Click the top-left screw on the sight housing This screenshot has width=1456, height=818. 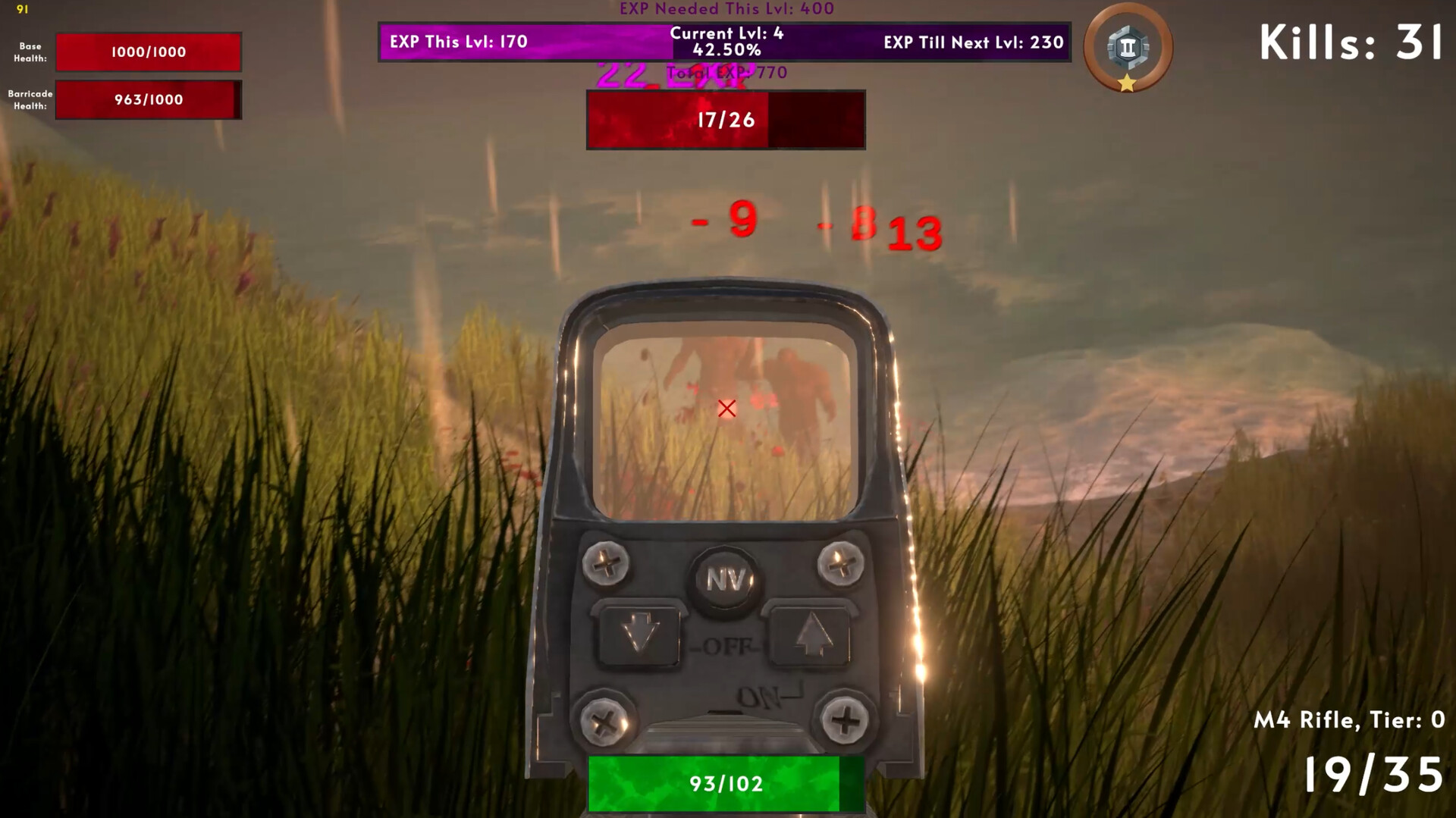(x=607, y=563)
